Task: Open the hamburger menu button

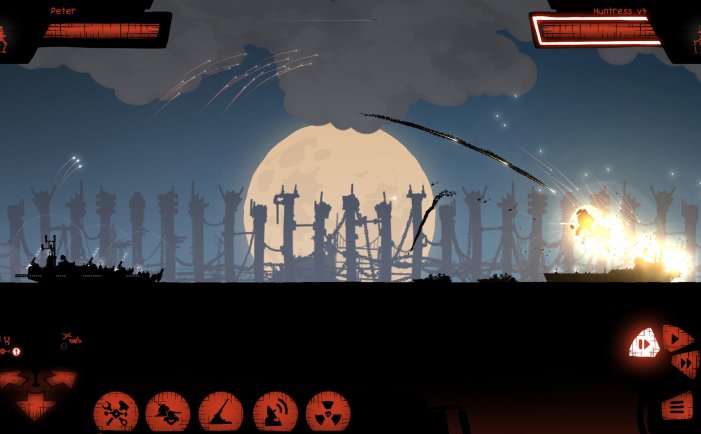Action: 677,406
